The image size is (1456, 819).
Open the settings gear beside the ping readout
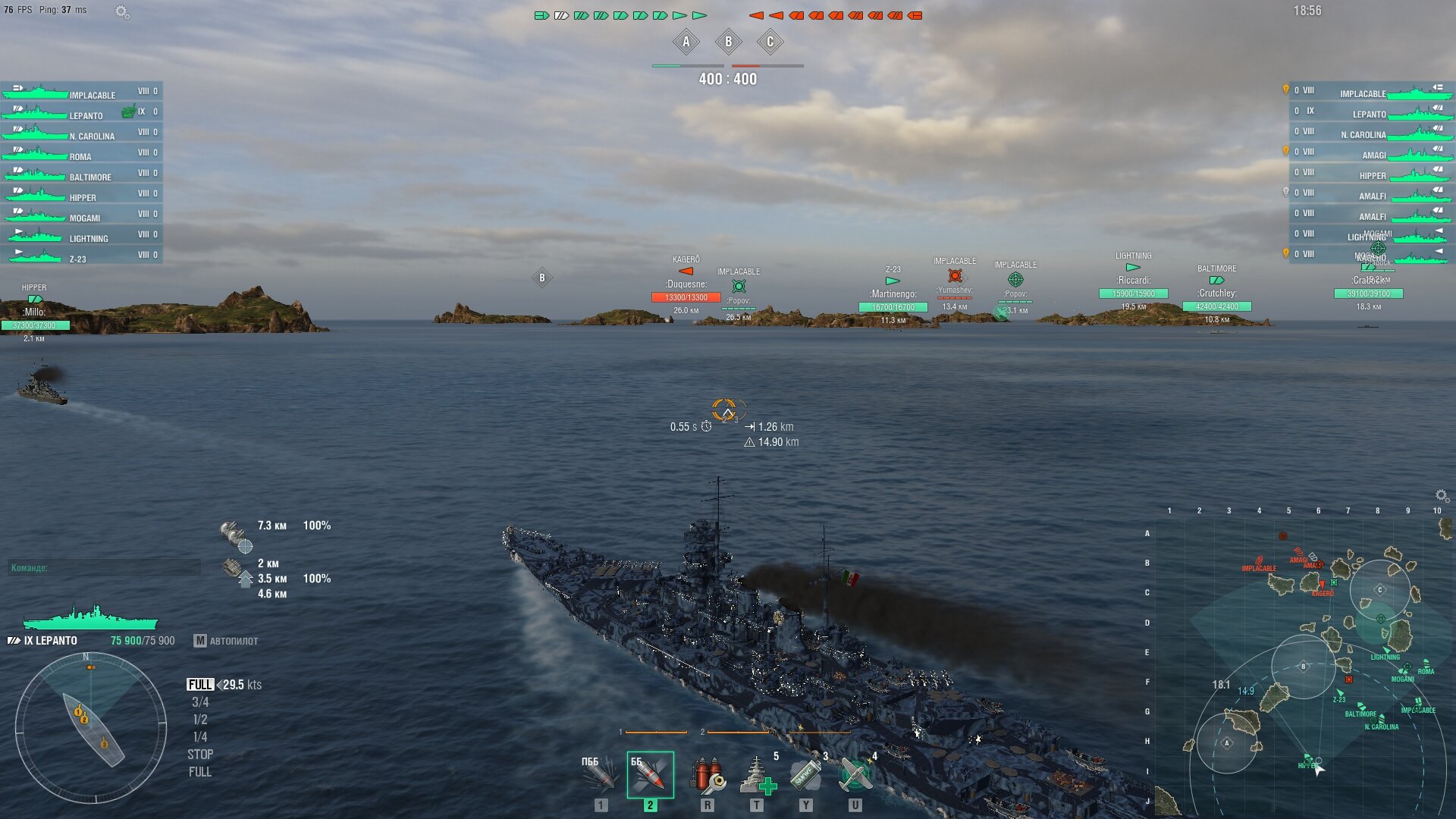121,11
